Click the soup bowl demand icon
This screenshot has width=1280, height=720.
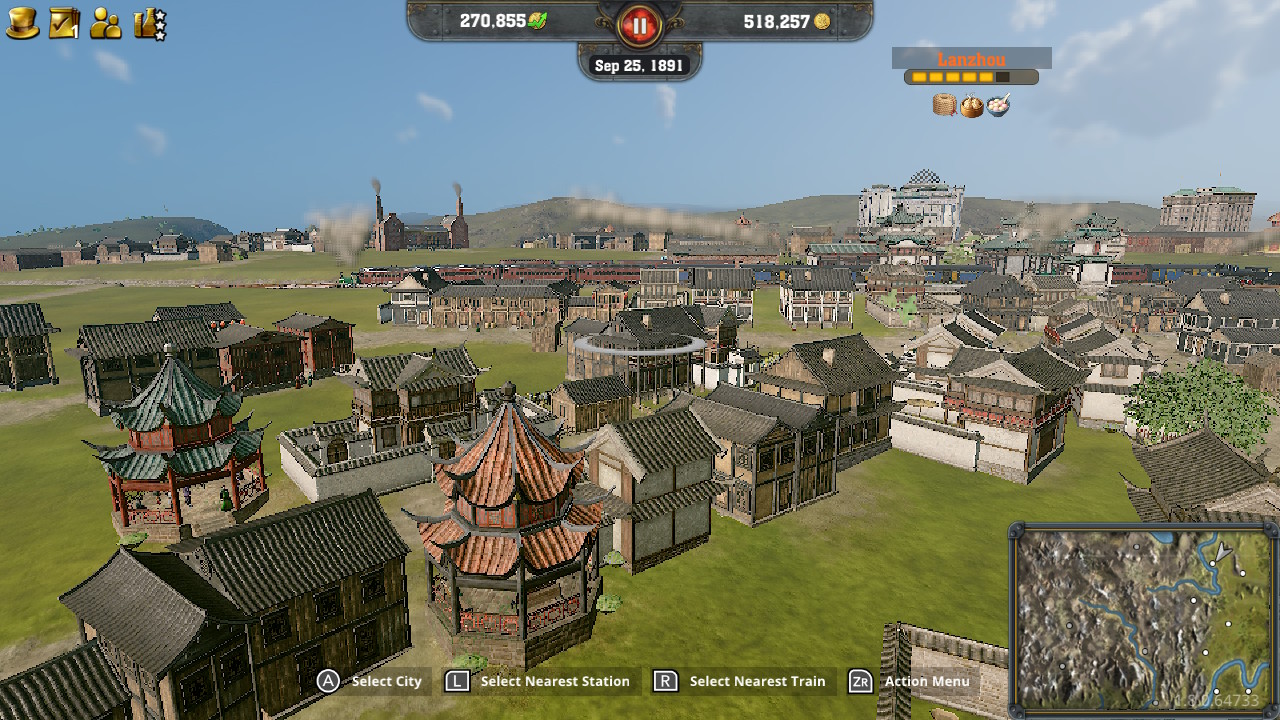(999, 103)
